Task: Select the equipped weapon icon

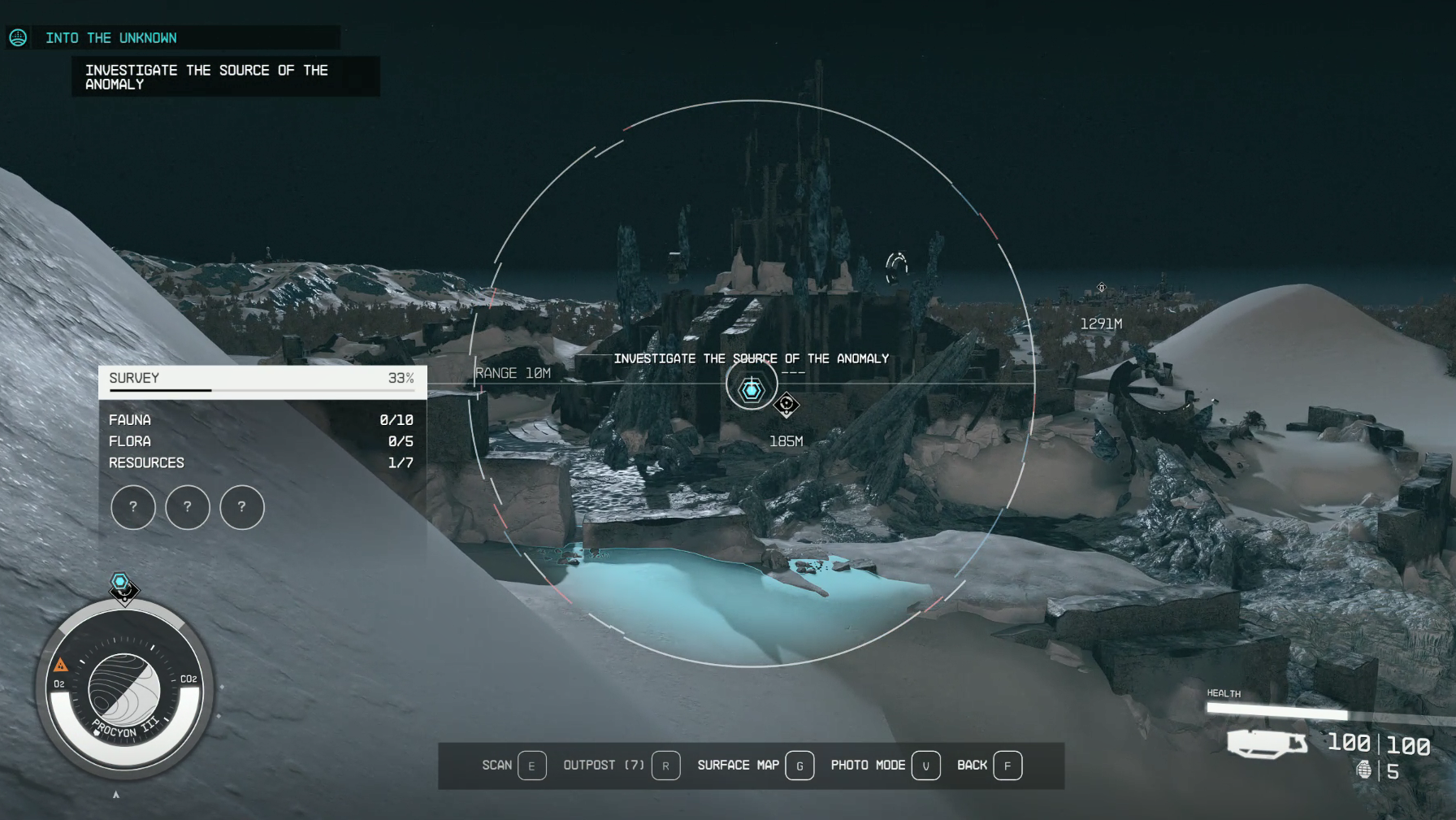Action: click(x=1266, y=743)
